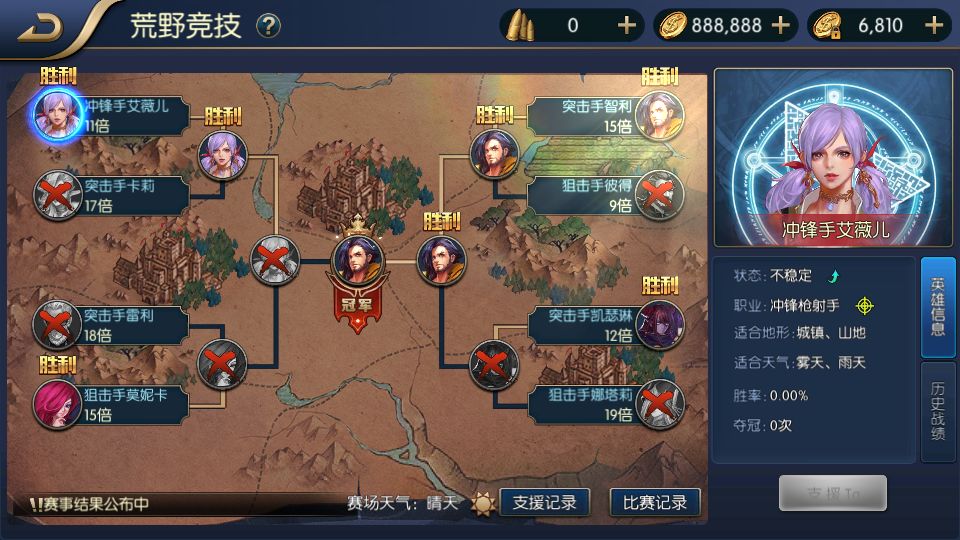
Task: Add gold coins via plus button
Action: 781,26
